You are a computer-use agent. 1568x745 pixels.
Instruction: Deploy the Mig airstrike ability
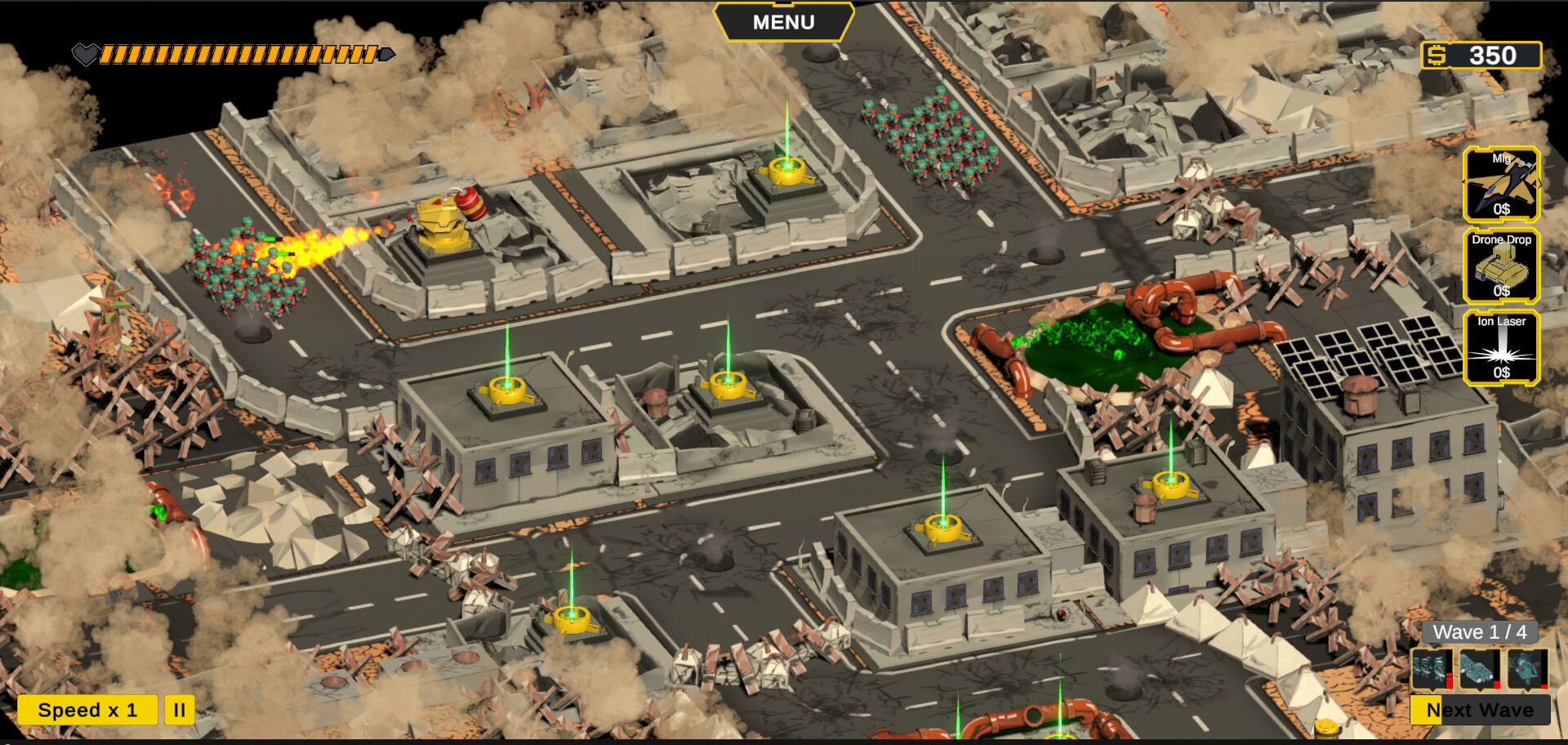click(x=1503, y=186)
